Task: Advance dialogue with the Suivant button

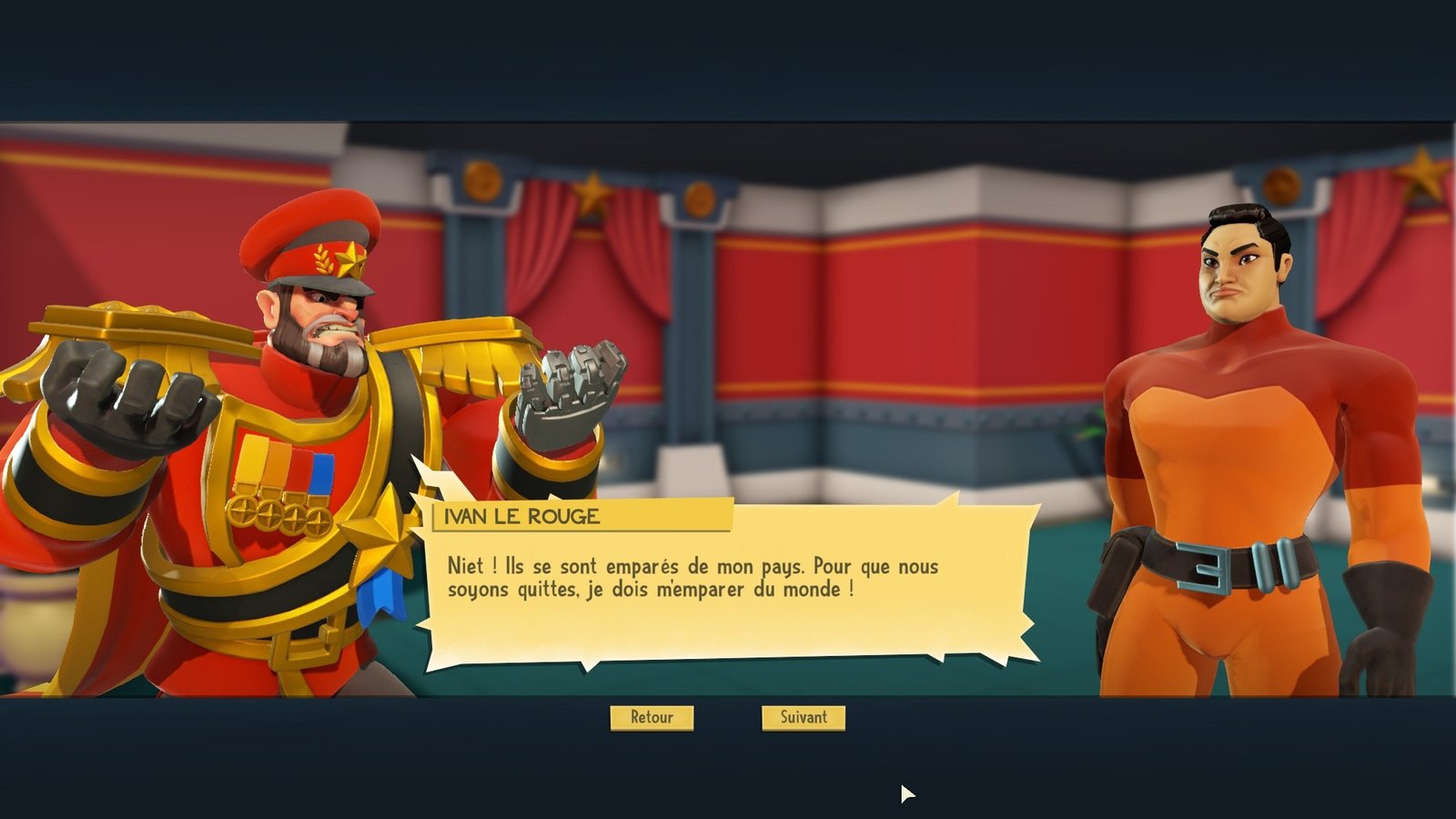Action: coord(803,717)
